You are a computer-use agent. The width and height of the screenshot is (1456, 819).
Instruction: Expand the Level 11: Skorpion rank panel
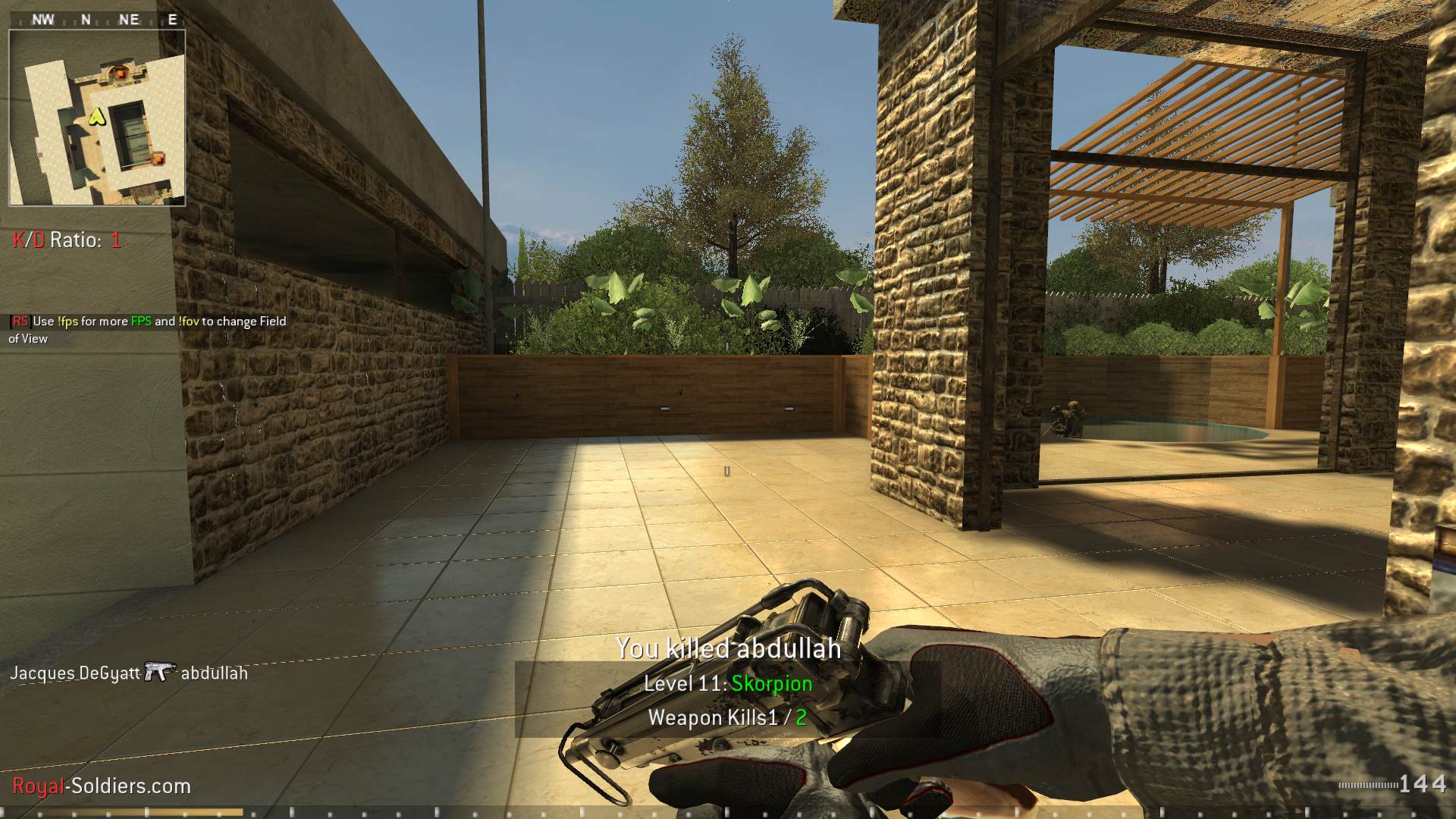tap(727, 683)
